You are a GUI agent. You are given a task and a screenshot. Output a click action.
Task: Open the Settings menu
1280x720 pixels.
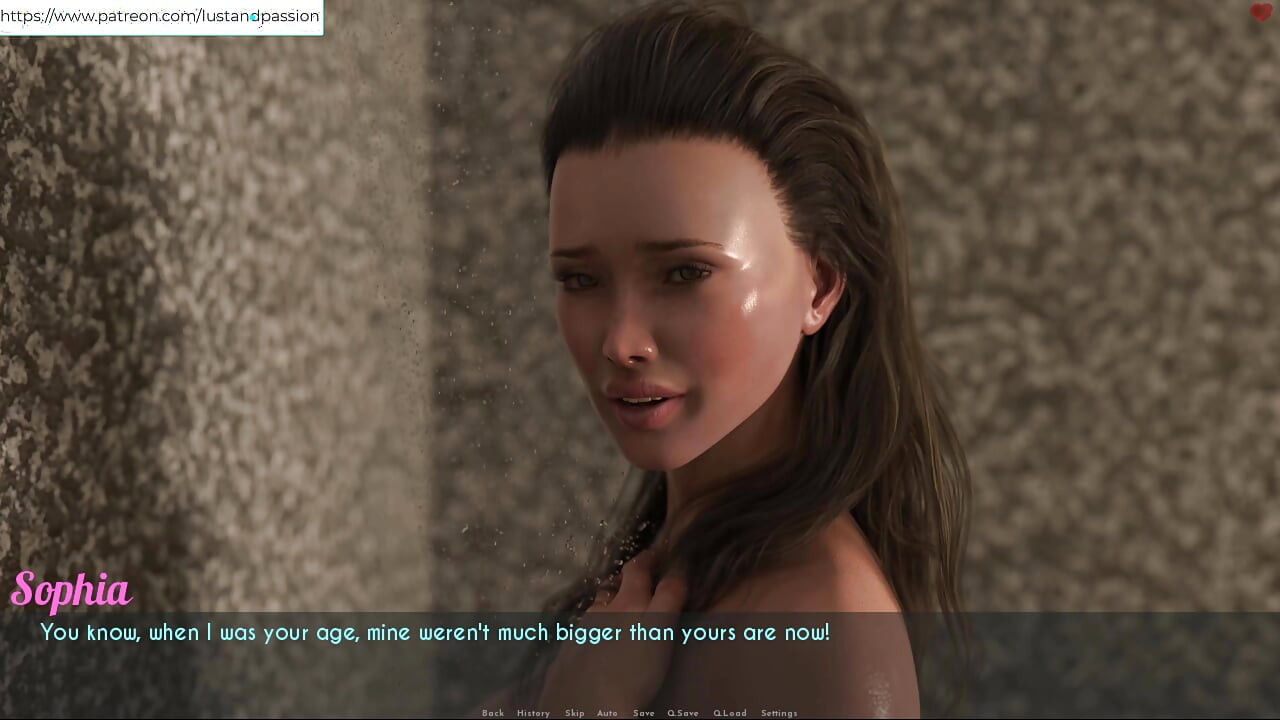779,713
